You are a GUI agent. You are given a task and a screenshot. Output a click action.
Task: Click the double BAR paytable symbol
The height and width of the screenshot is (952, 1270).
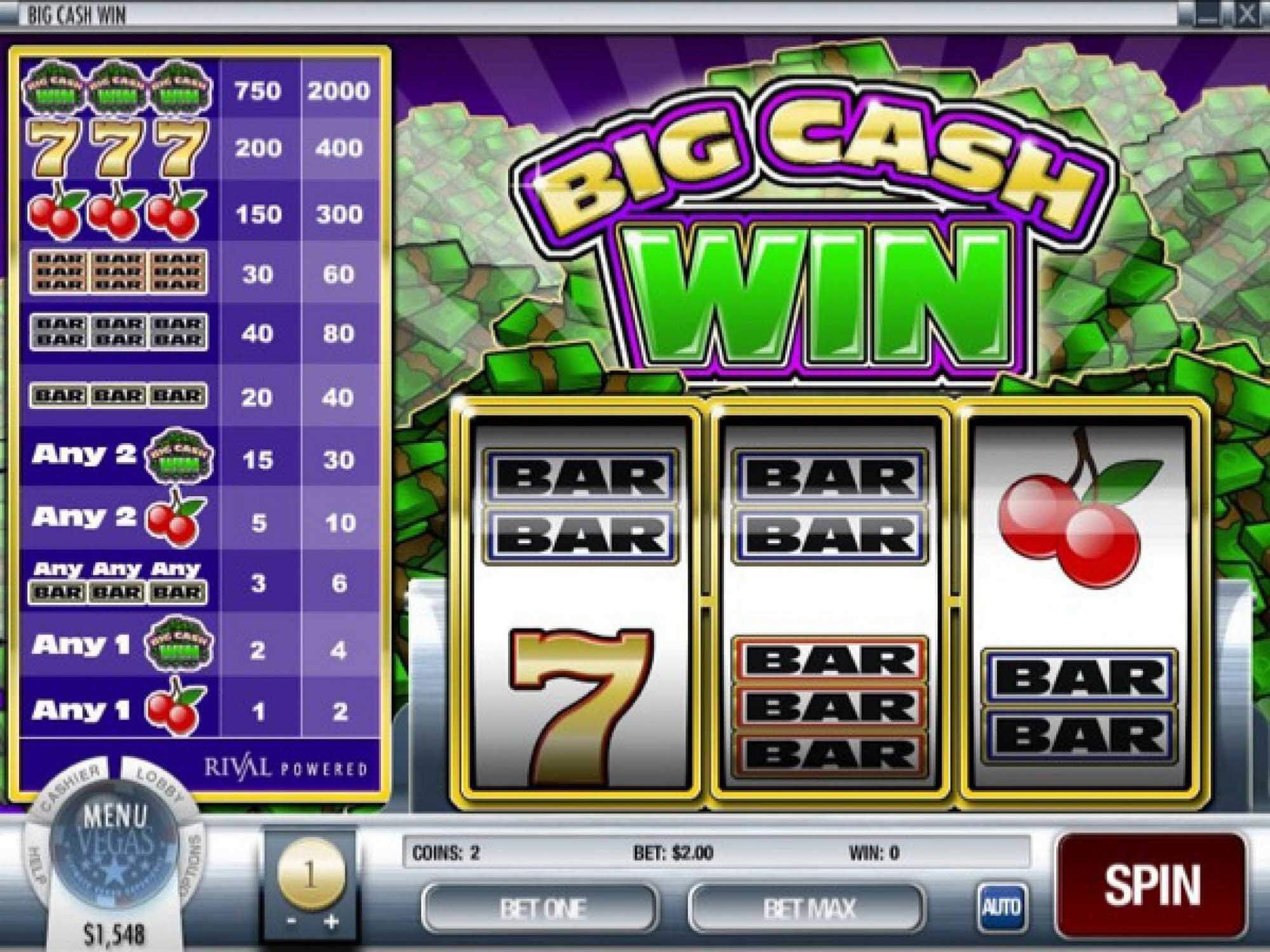pyautogui.click(x=117, y=330)
